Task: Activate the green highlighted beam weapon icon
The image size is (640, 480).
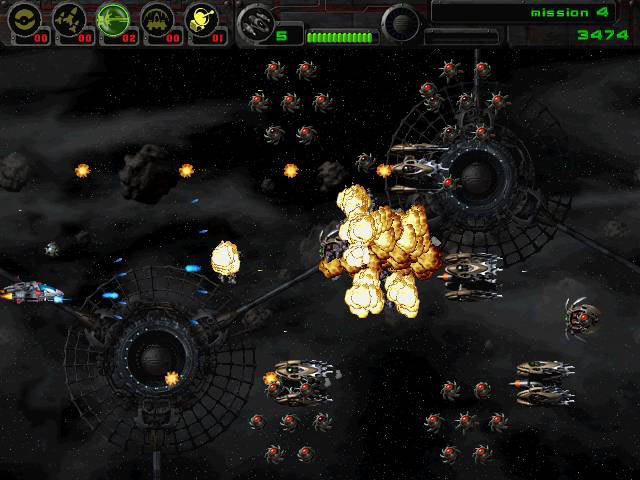Action: pos(112,17)
